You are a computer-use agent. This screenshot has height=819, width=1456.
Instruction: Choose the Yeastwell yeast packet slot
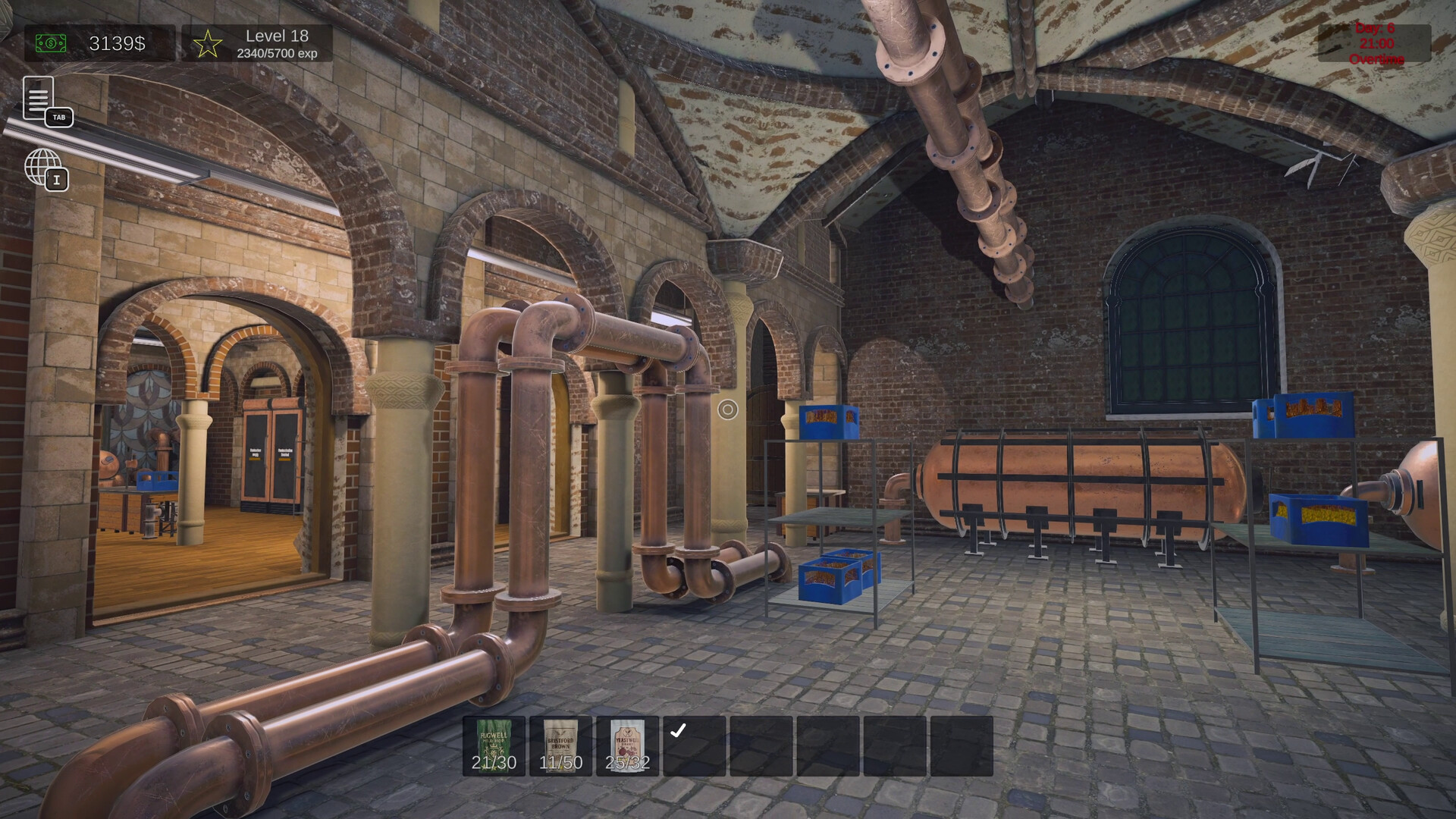[627, 745]
